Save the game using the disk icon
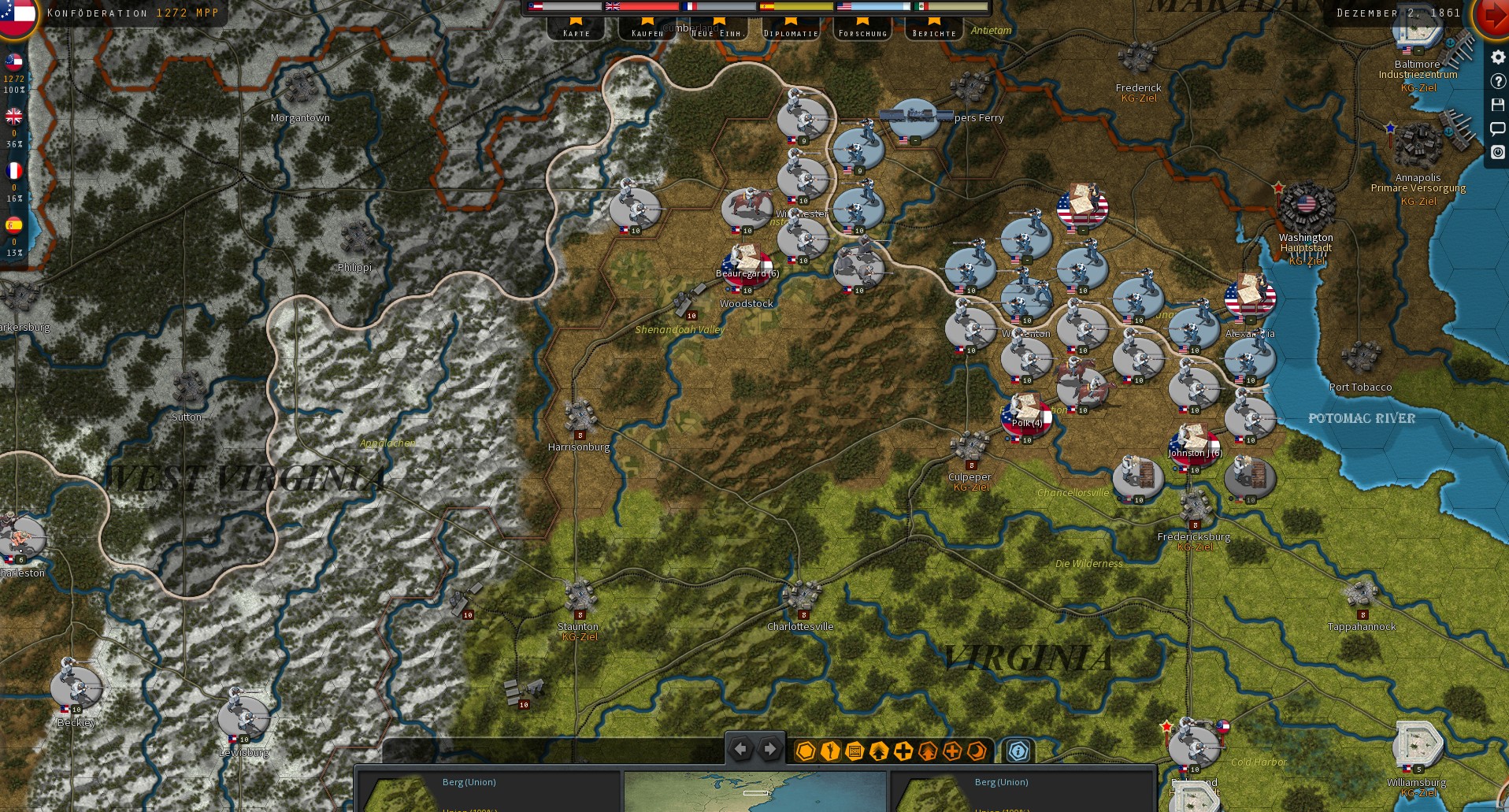Image resolution: width=1509 pixels, height=812 pixels. pyautogui.click(x=1497, y=105)
